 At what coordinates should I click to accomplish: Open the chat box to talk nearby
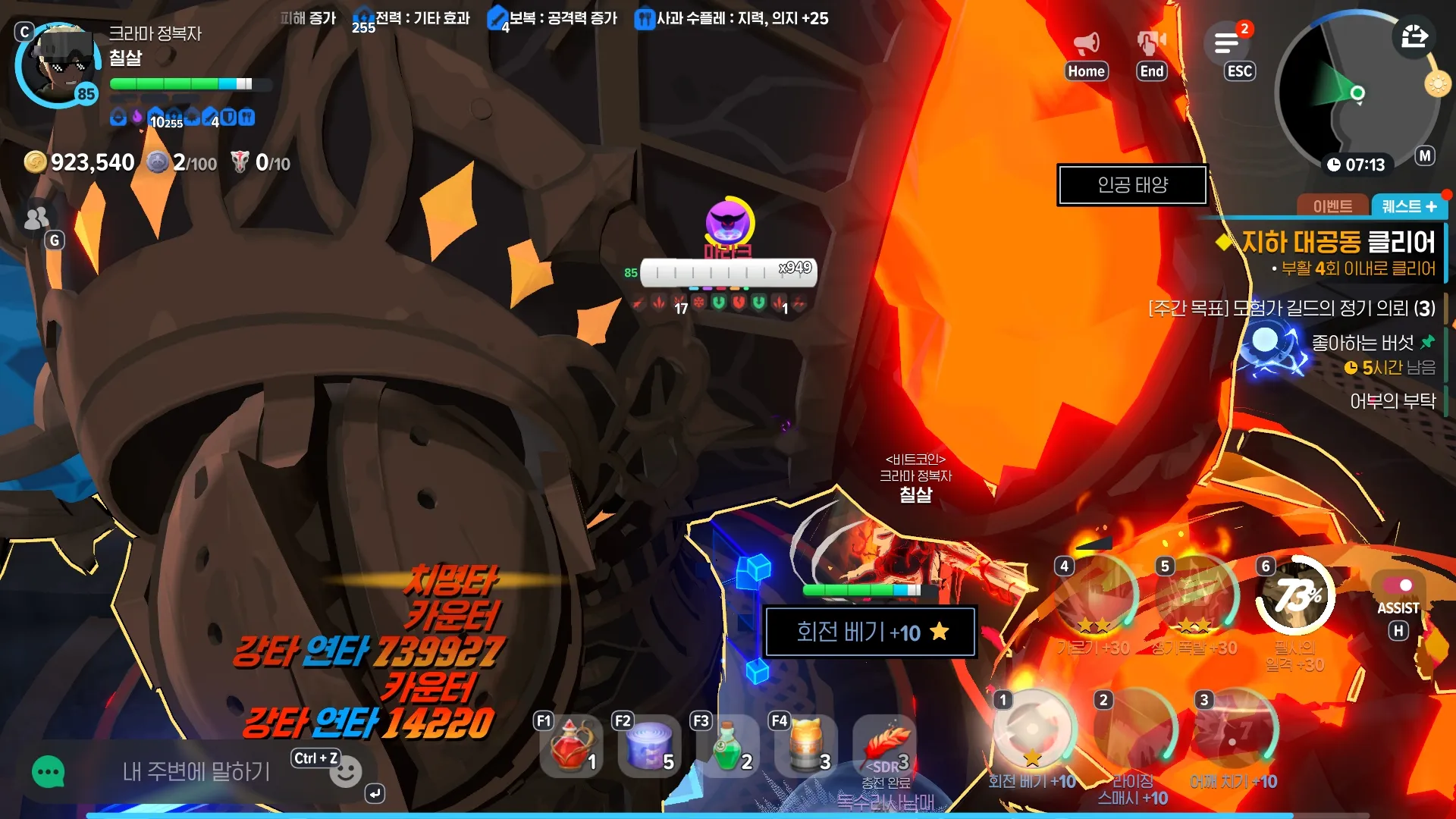(196, 772)
